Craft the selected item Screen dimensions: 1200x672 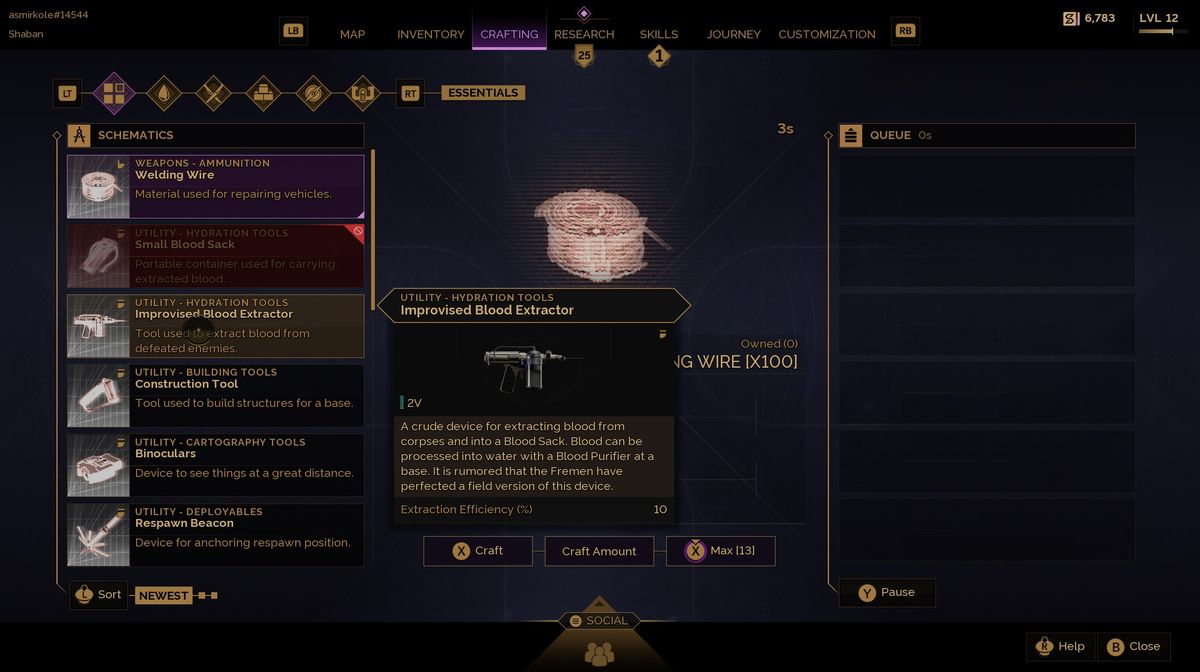[478, 551]
